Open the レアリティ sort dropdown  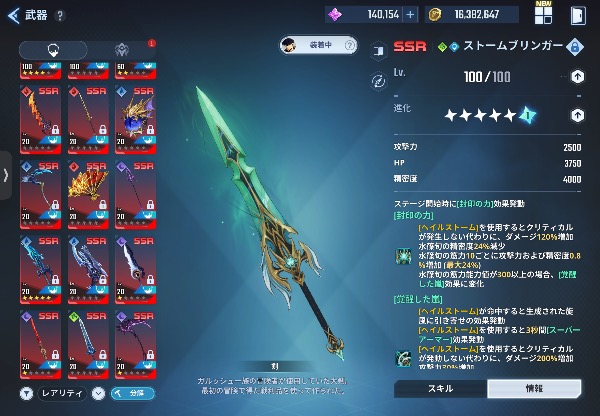57,393
